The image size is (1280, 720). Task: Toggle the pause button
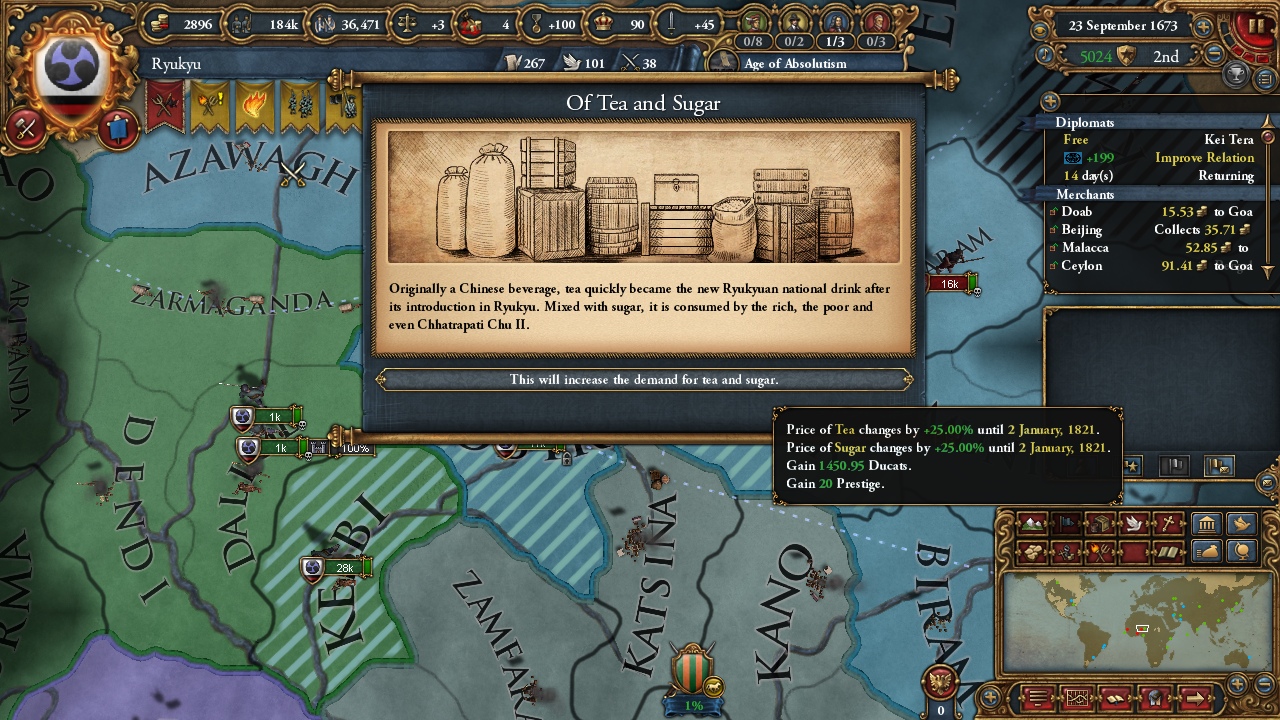tap(1256, 25)
